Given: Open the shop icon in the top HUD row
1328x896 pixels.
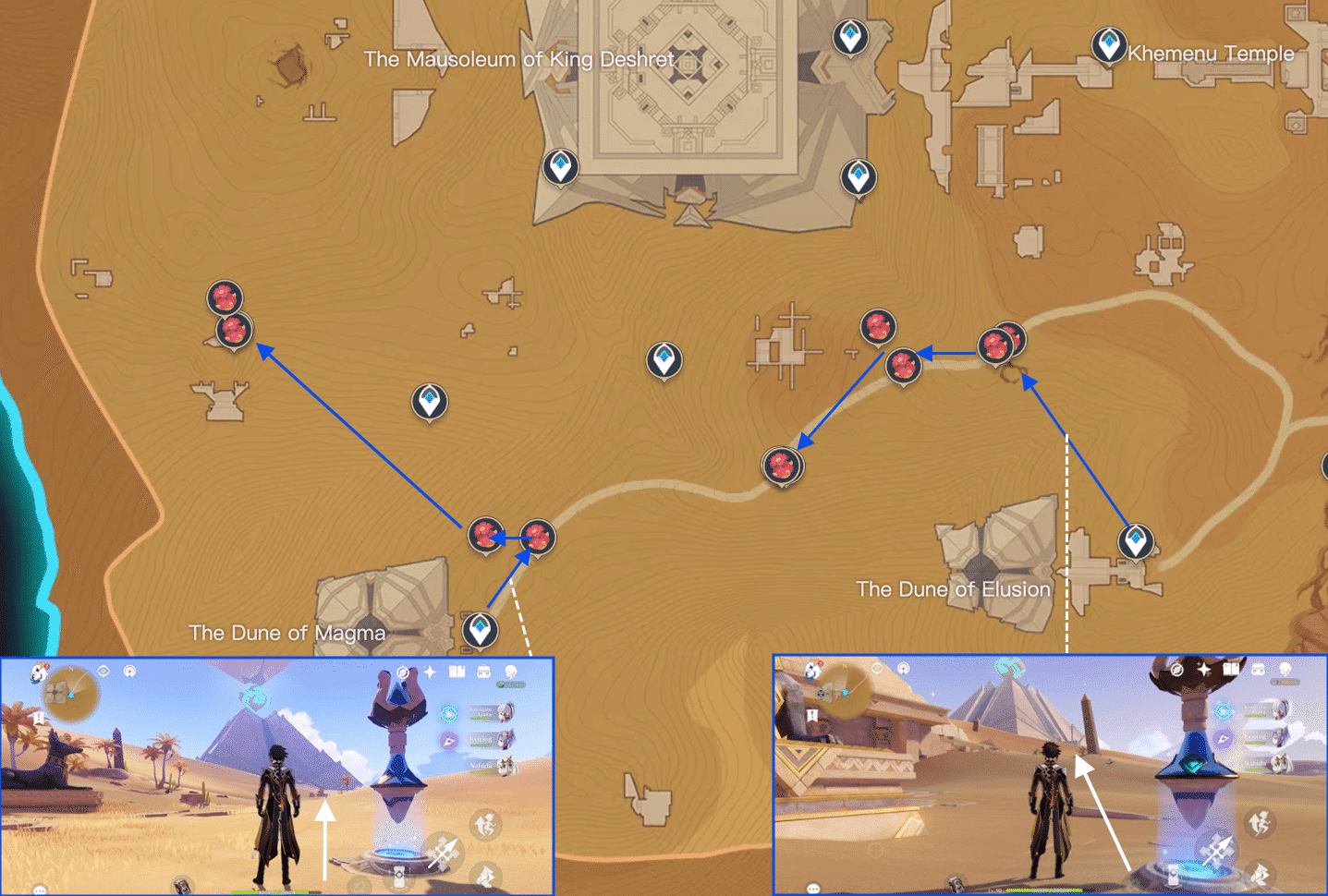Looking at the screenshot, I should tap(483, 672).
